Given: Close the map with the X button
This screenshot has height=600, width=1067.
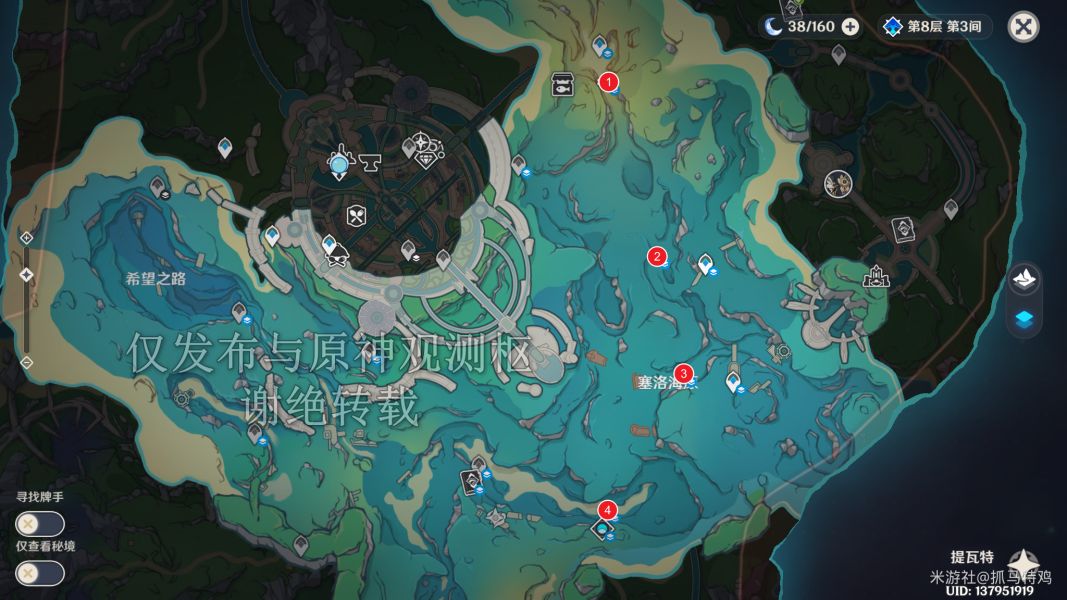Looking at the screenshot, I should [1022, 27].
